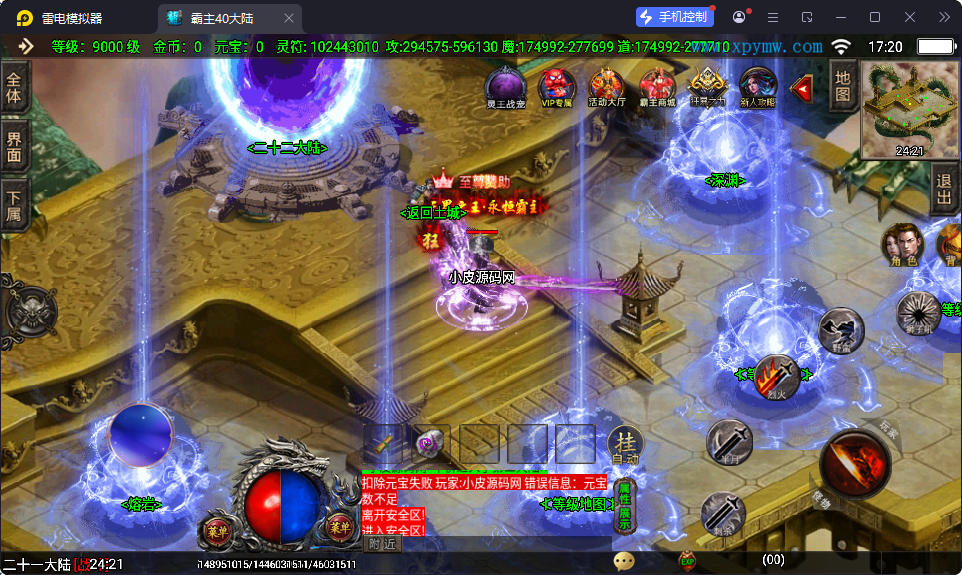Activate the 烈火 flame sword skill
Image resolution: width=962 pixels, height=575 pixels.
pyautogui.click(x=775, y=378)
